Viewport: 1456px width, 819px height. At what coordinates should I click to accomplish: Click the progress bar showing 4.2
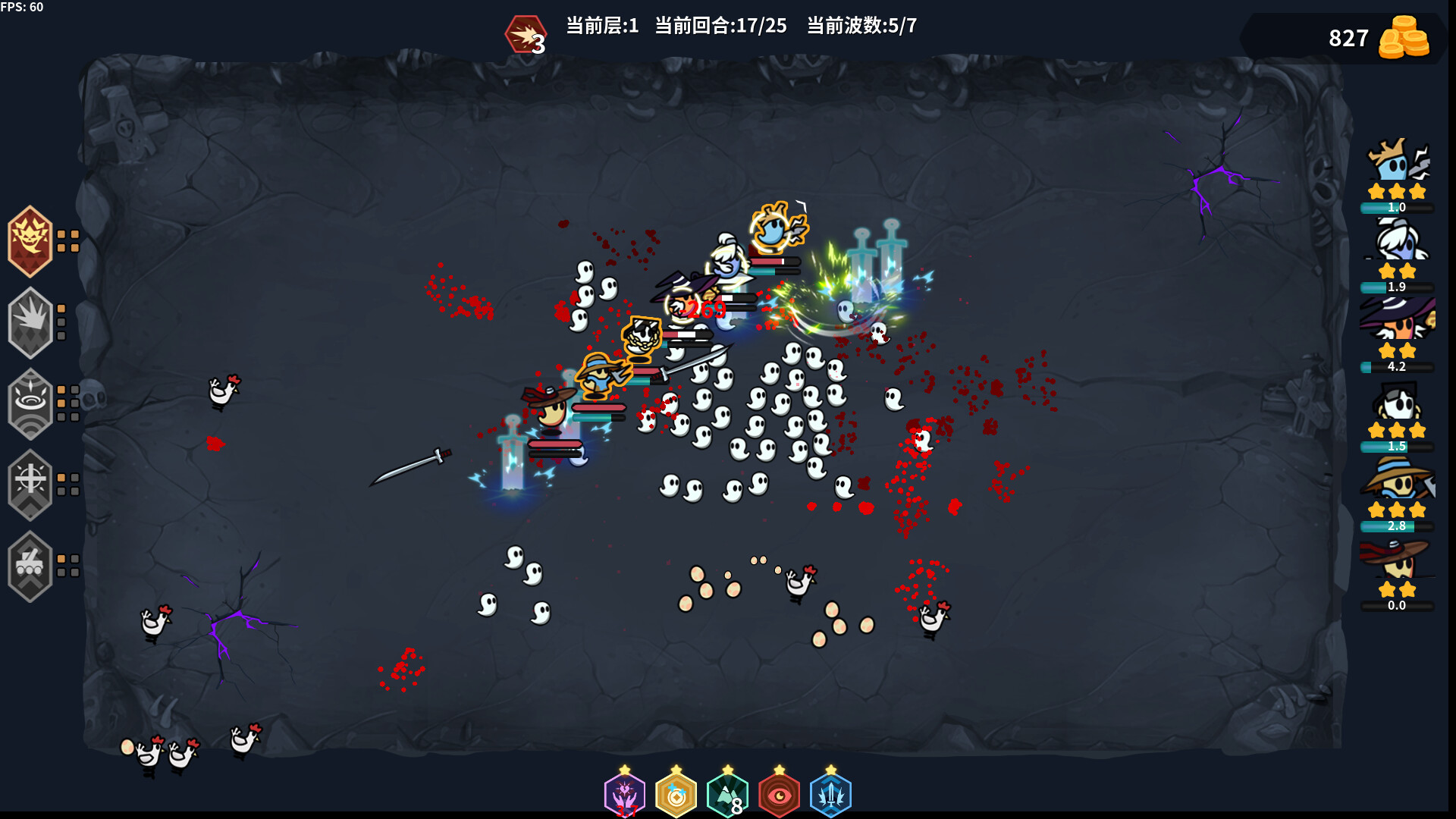(x=1398, y=366)
